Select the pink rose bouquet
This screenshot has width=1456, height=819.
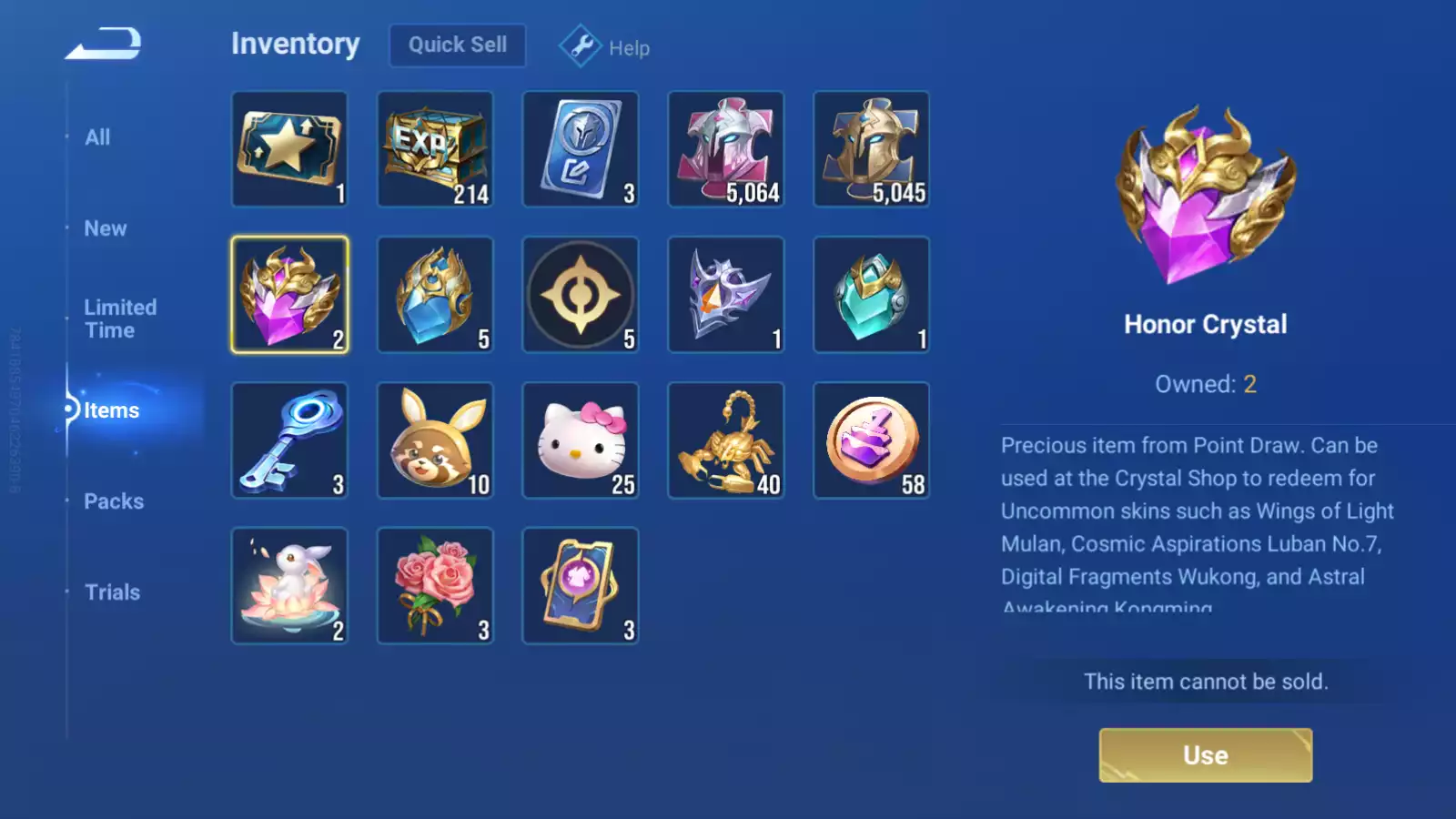click(435, 586)
